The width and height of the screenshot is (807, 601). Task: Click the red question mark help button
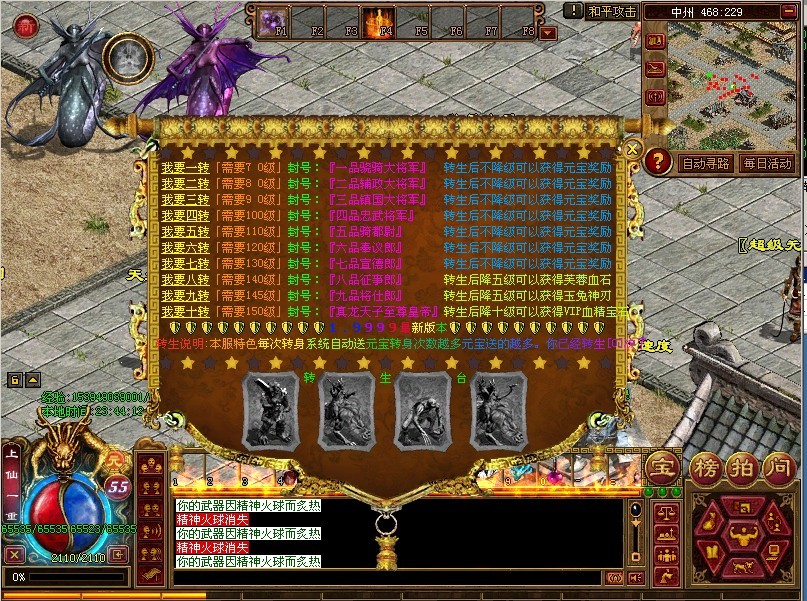click(657, 161)
